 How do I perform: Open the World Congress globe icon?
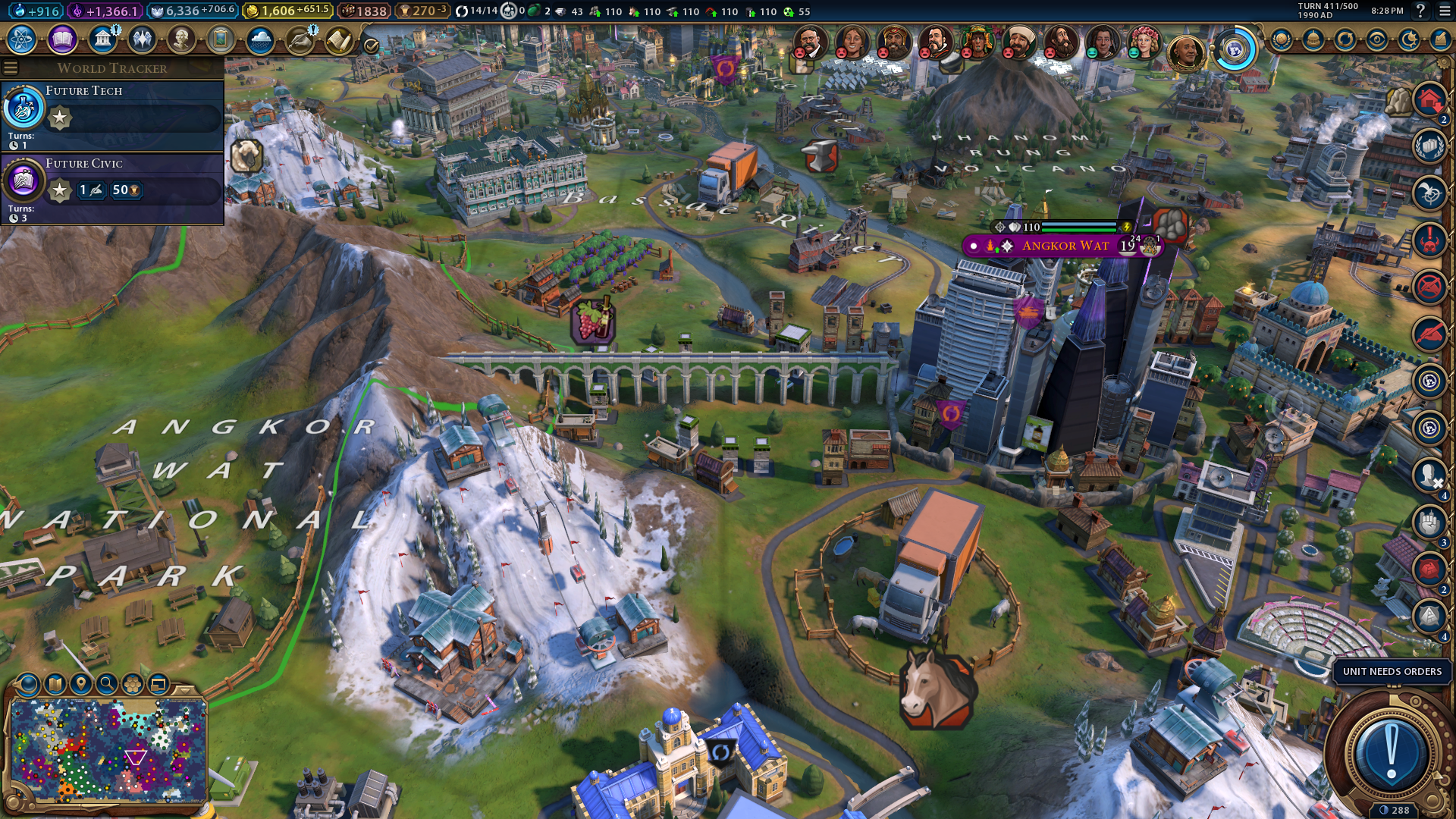(x=1234, y=51)
